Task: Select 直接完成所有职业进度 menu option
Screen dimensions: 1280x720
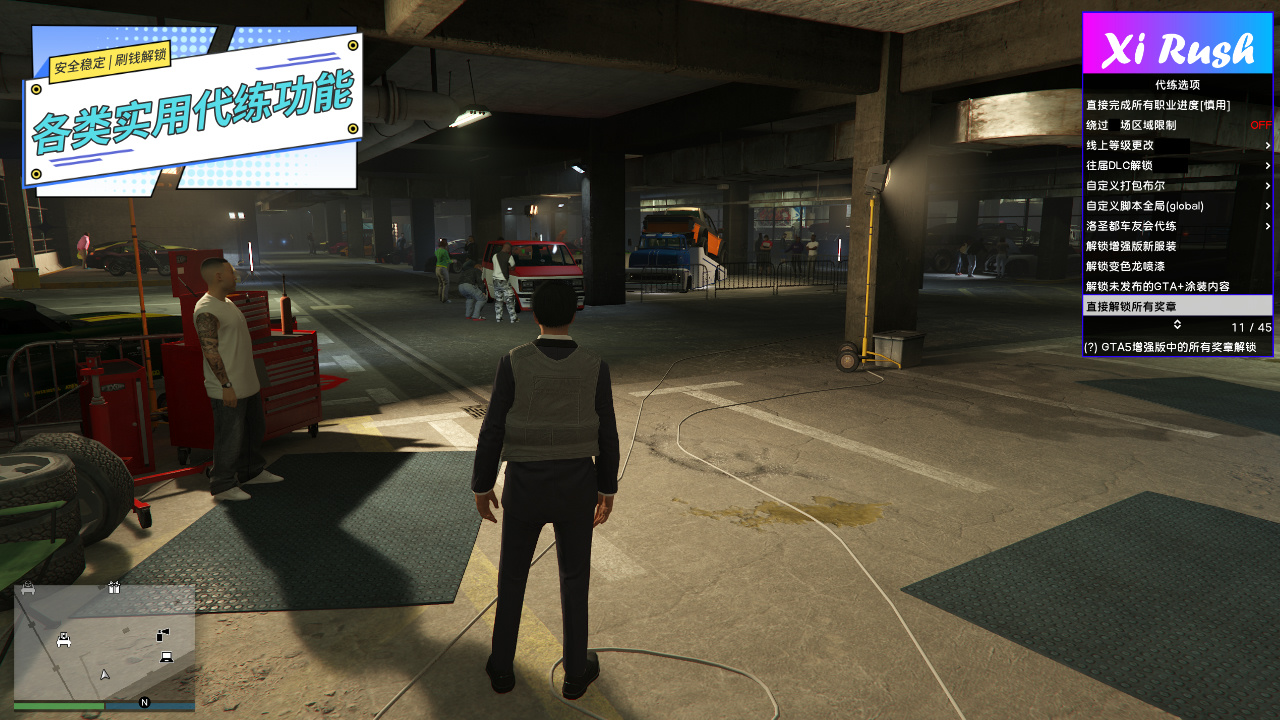Action: click(x=1158, y=105)
